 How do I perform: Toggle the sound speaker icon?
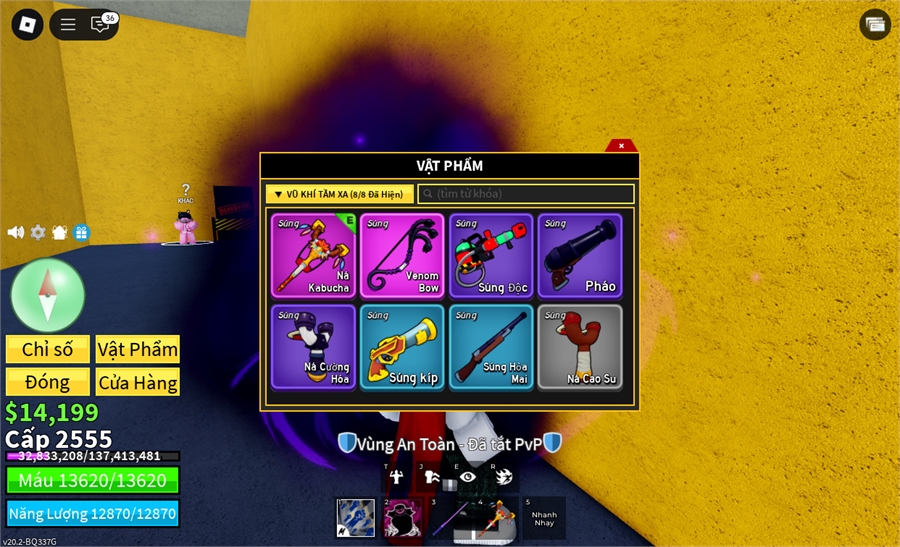[16, 232]
